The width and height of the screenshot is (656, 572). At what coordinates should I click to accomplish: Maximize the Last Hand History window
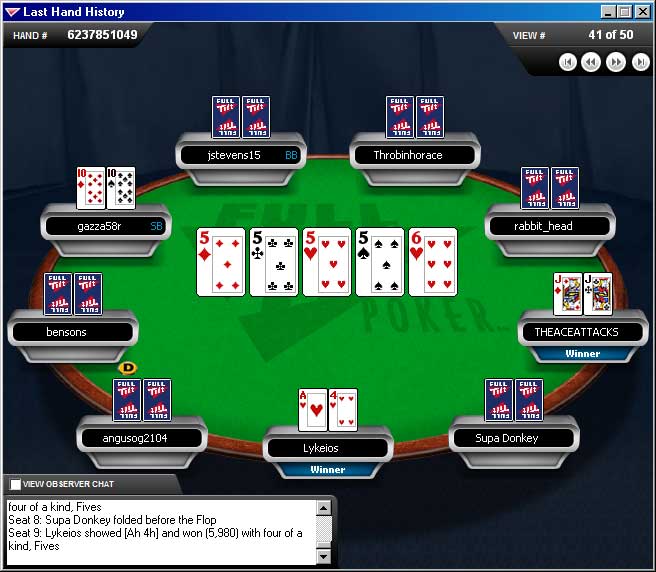click(625, 12)
